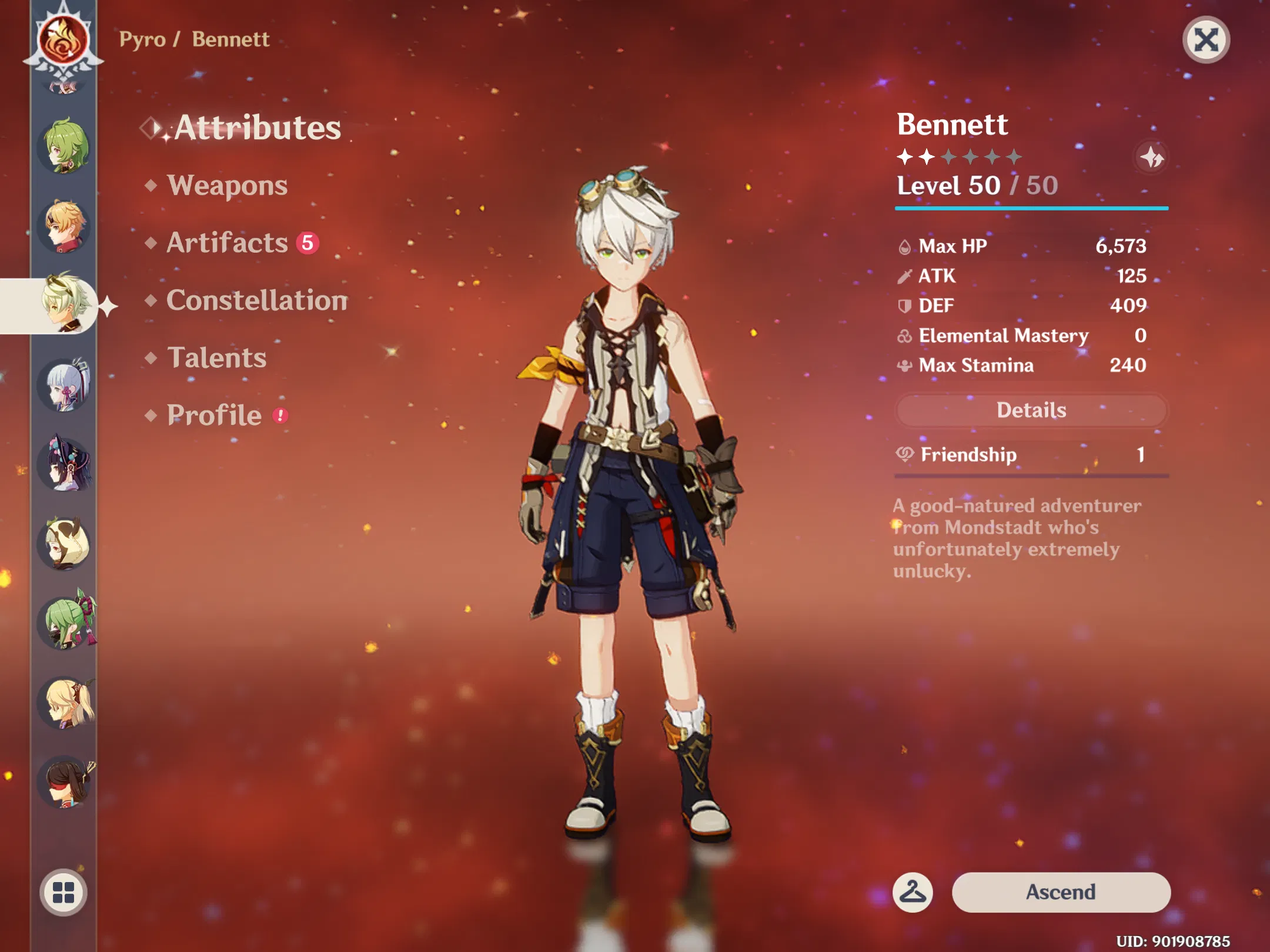Open the Details panel

1030,410
